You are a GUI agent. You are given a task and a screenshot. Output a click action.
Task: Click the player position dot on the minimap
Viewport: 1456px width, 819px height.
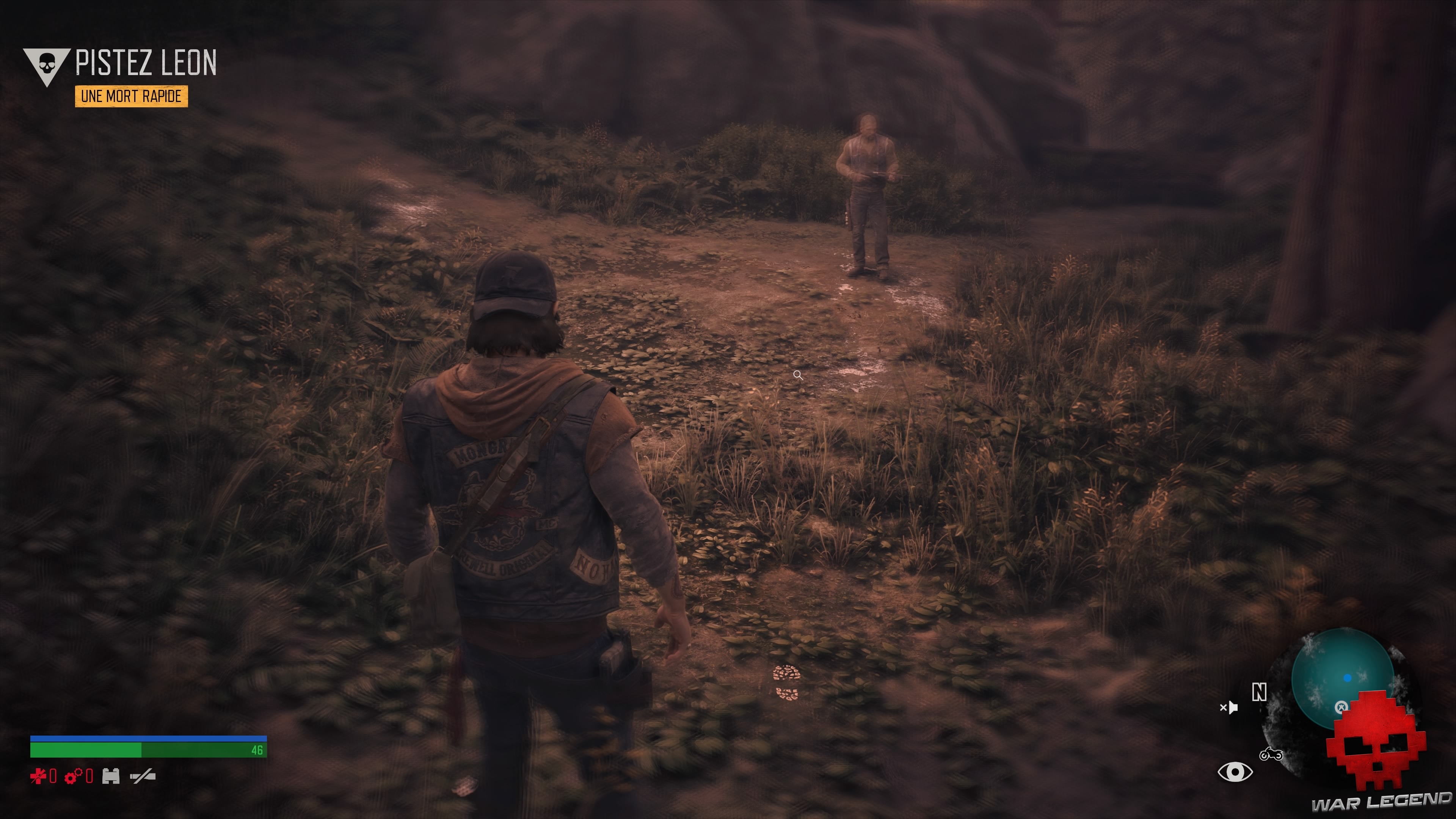coord(1348,678)
